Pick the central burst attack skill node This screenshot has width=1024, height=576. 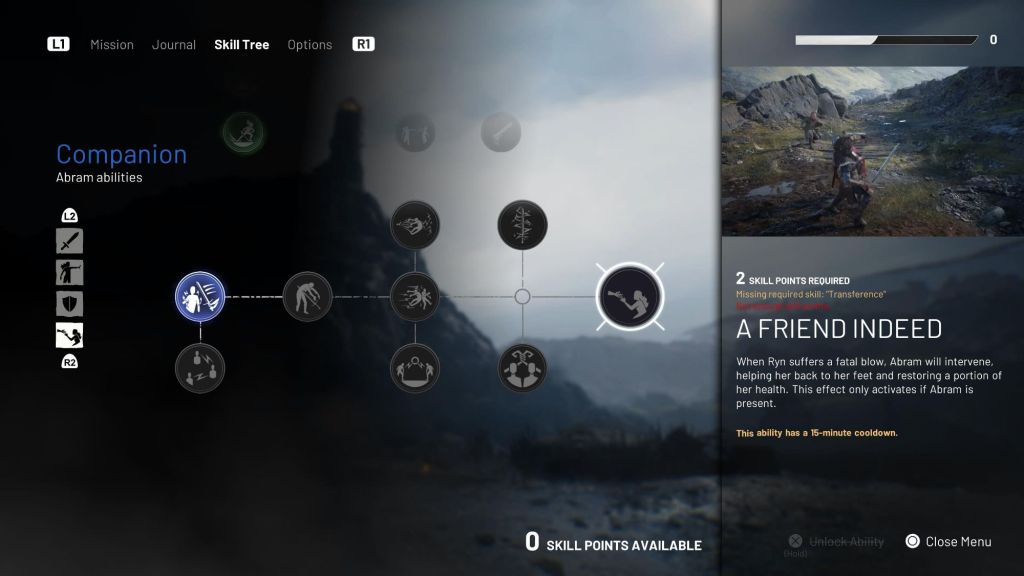[415, 297]
